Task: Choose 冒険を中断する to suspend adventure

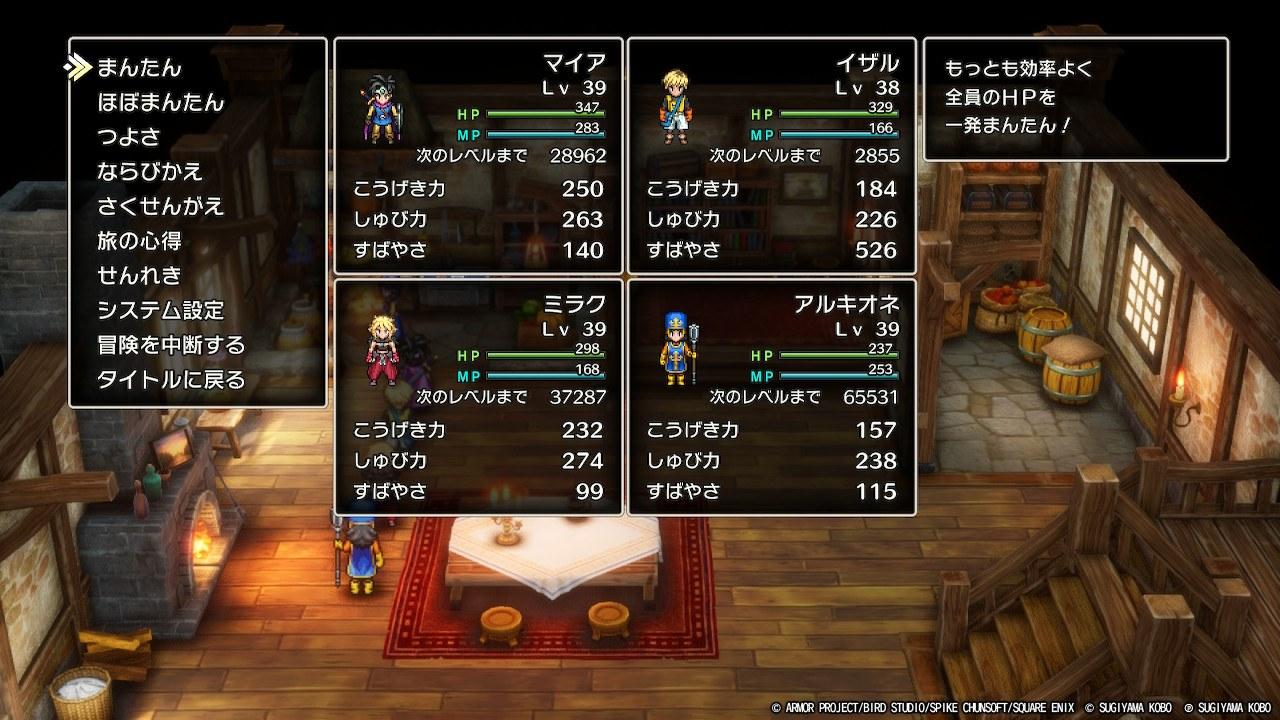Action: pyautogui.click(x=171, y=345)
